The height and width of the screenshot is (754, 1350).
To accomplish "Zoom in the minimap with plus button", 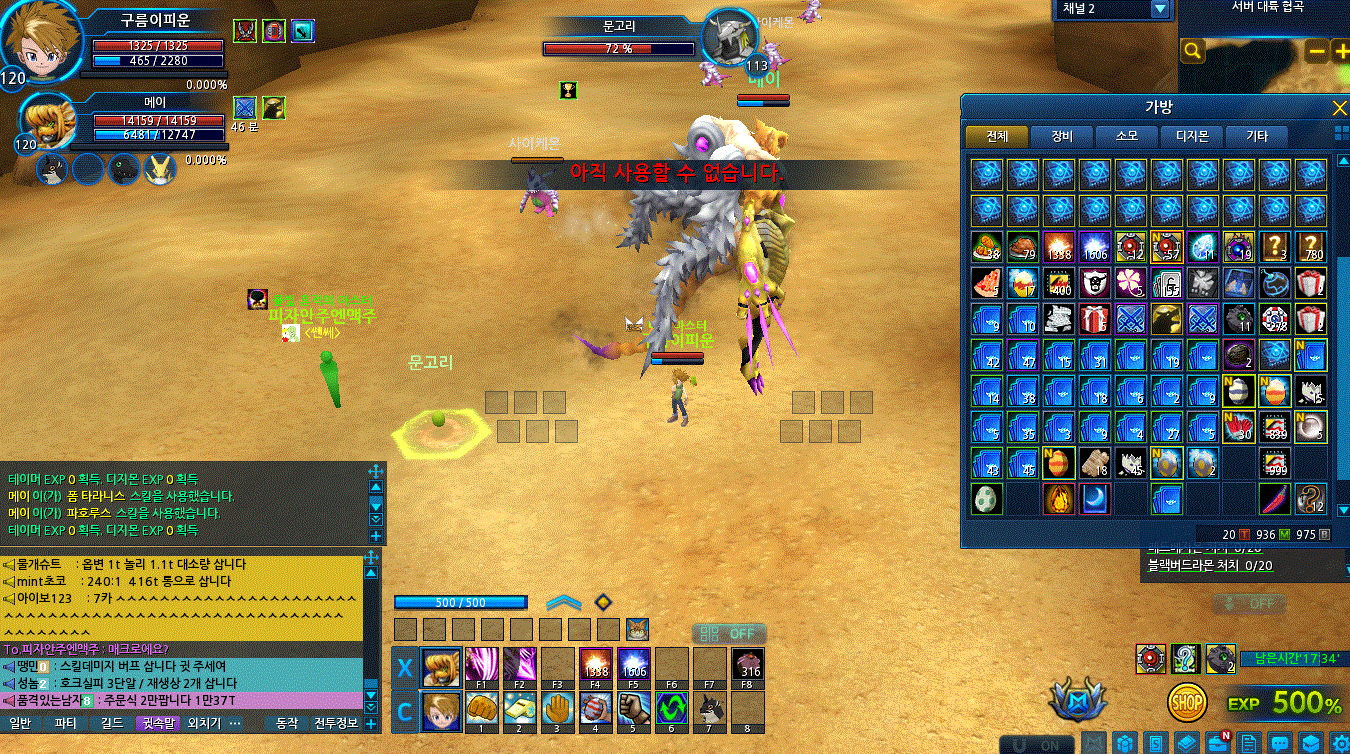I will [1341, 51].
